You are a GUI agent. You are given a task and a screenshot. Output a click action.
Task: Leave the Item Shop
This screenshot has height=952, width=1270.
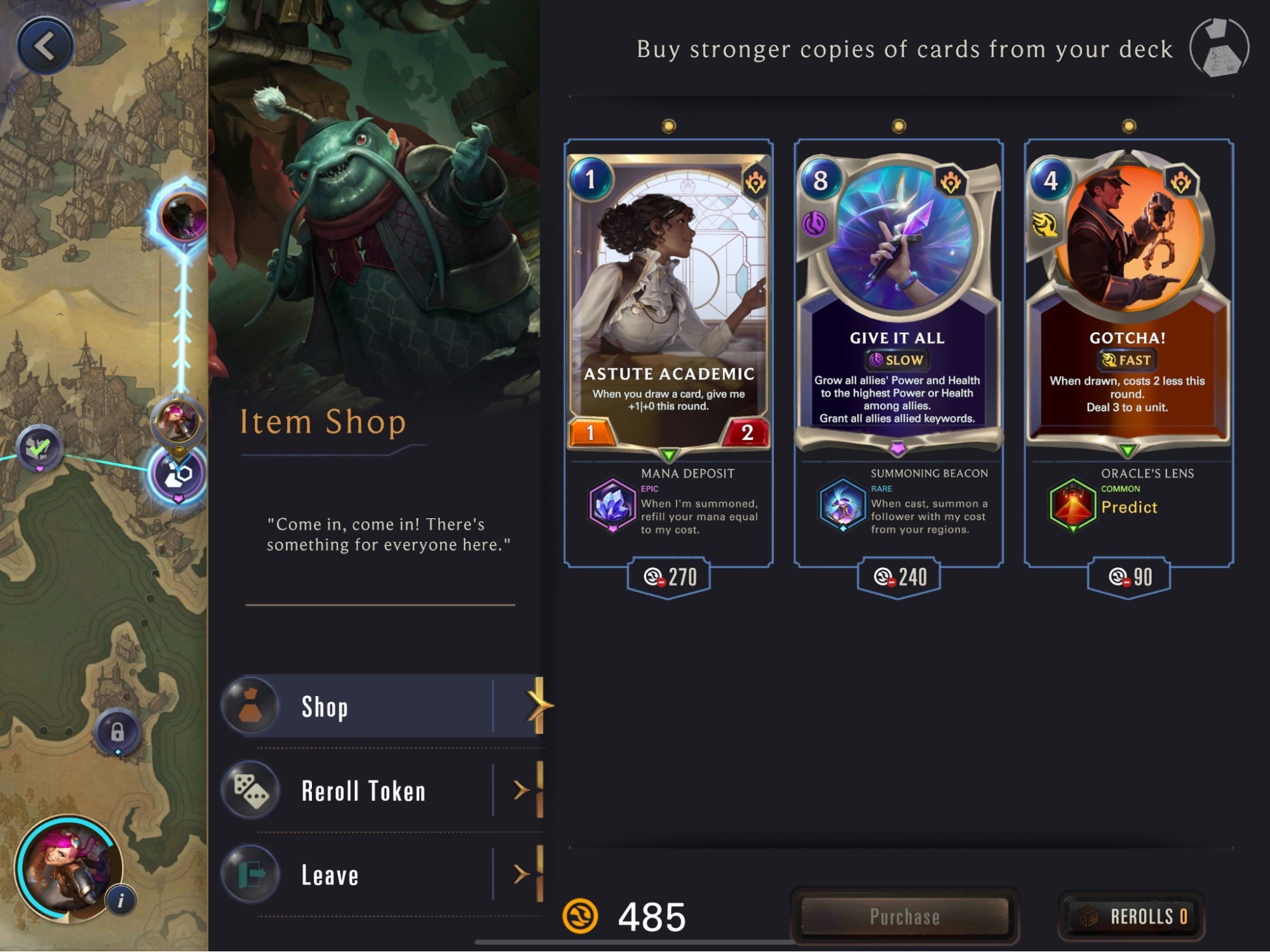[x=381, y=875]
